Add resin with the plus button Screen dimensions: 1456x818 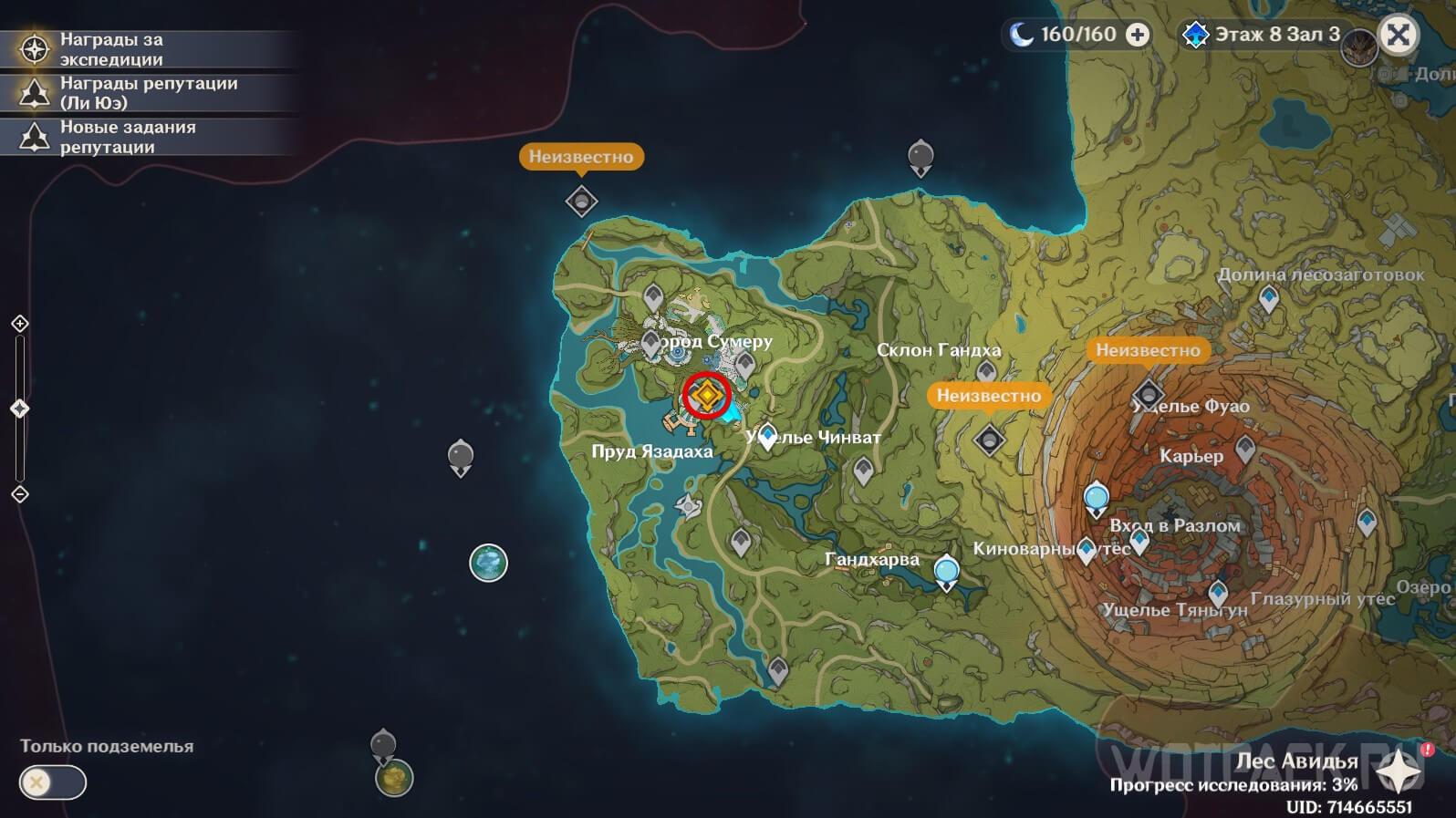pos(1138,35)
